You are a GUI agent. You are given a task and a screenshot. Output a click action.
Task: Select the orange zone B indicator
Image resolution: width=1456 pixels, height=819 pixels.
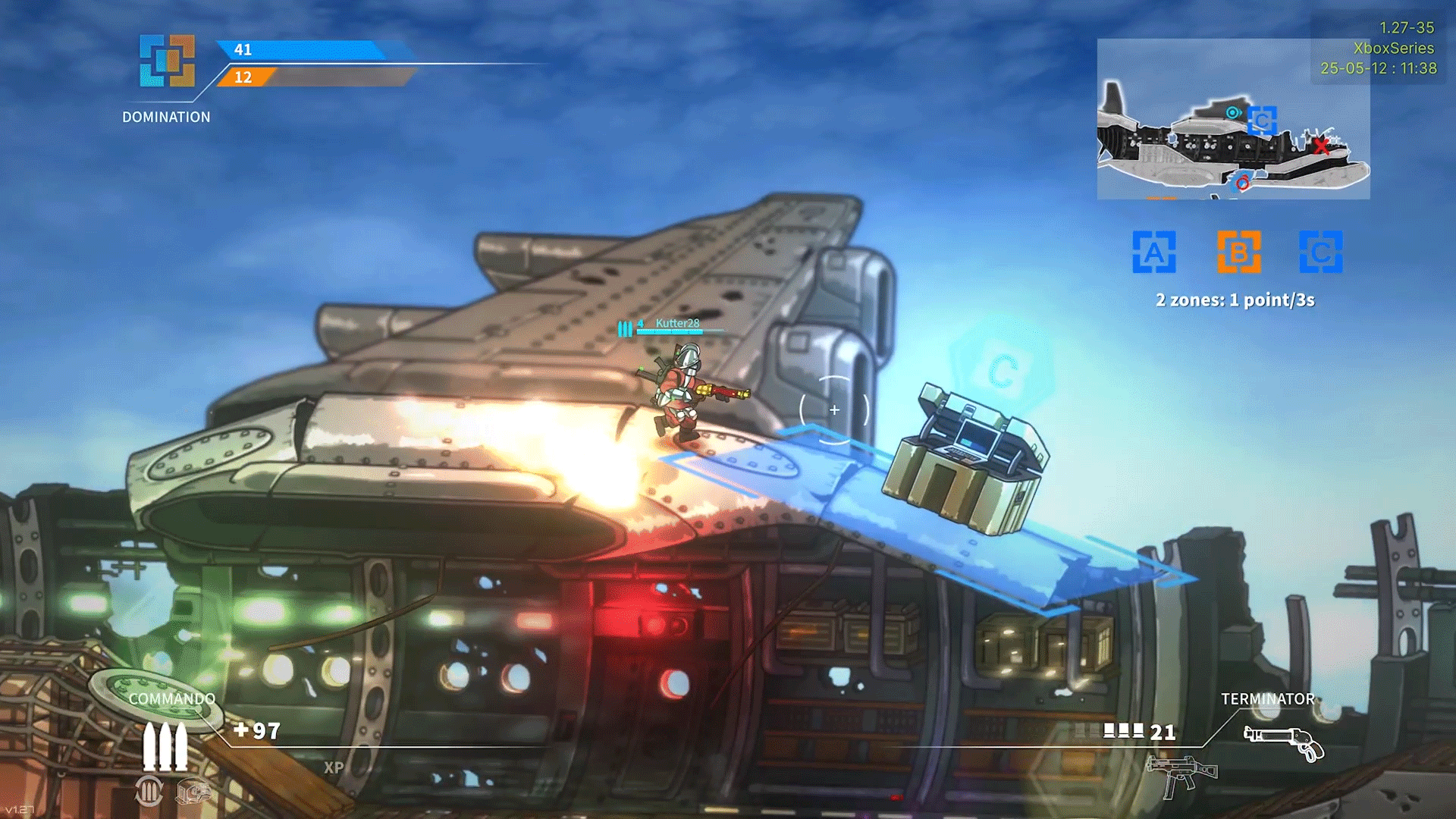[1238, 252]
